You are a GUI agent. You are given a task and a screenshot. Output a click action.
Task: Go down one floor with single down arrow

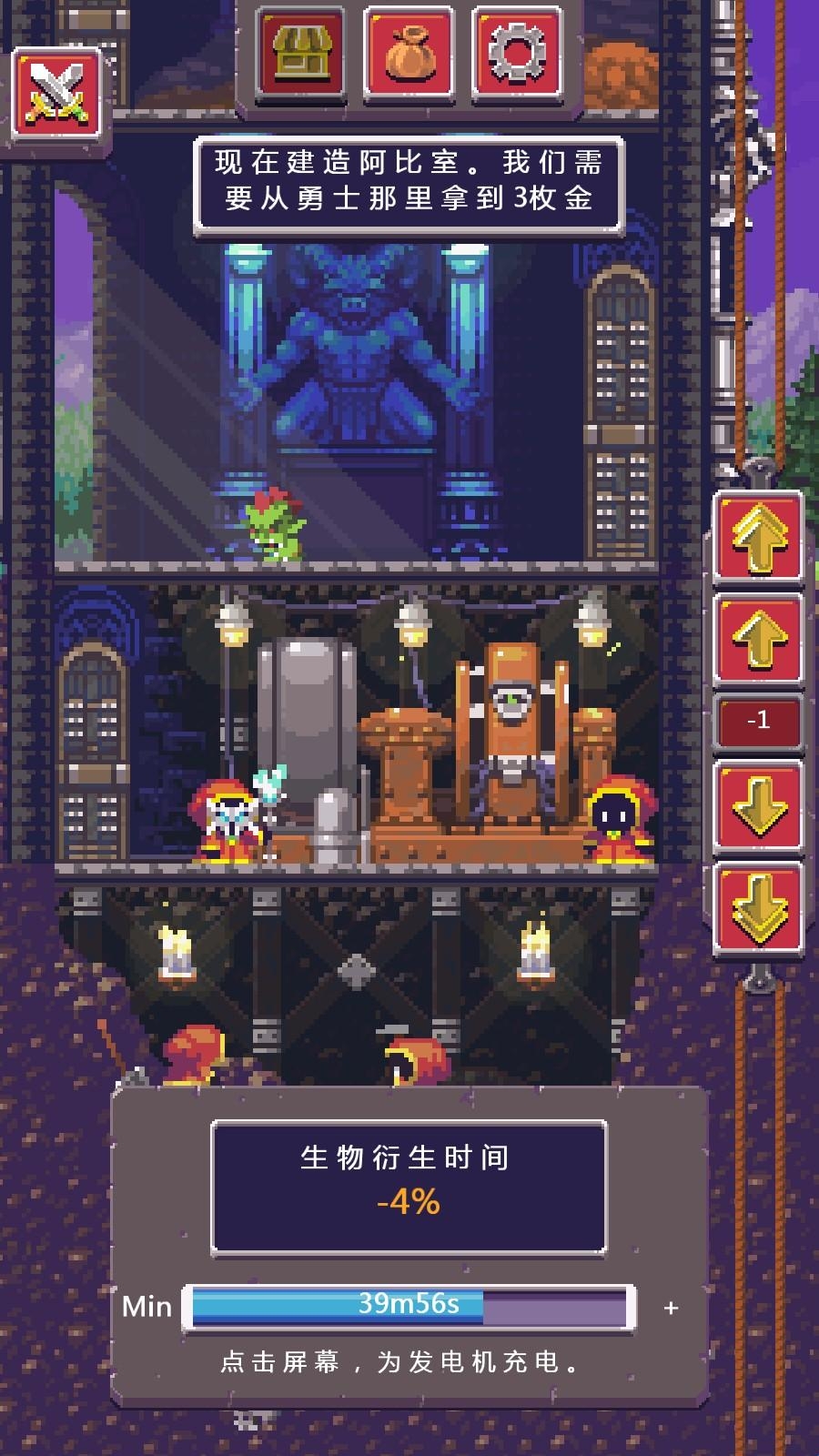(x=758, y=806)
